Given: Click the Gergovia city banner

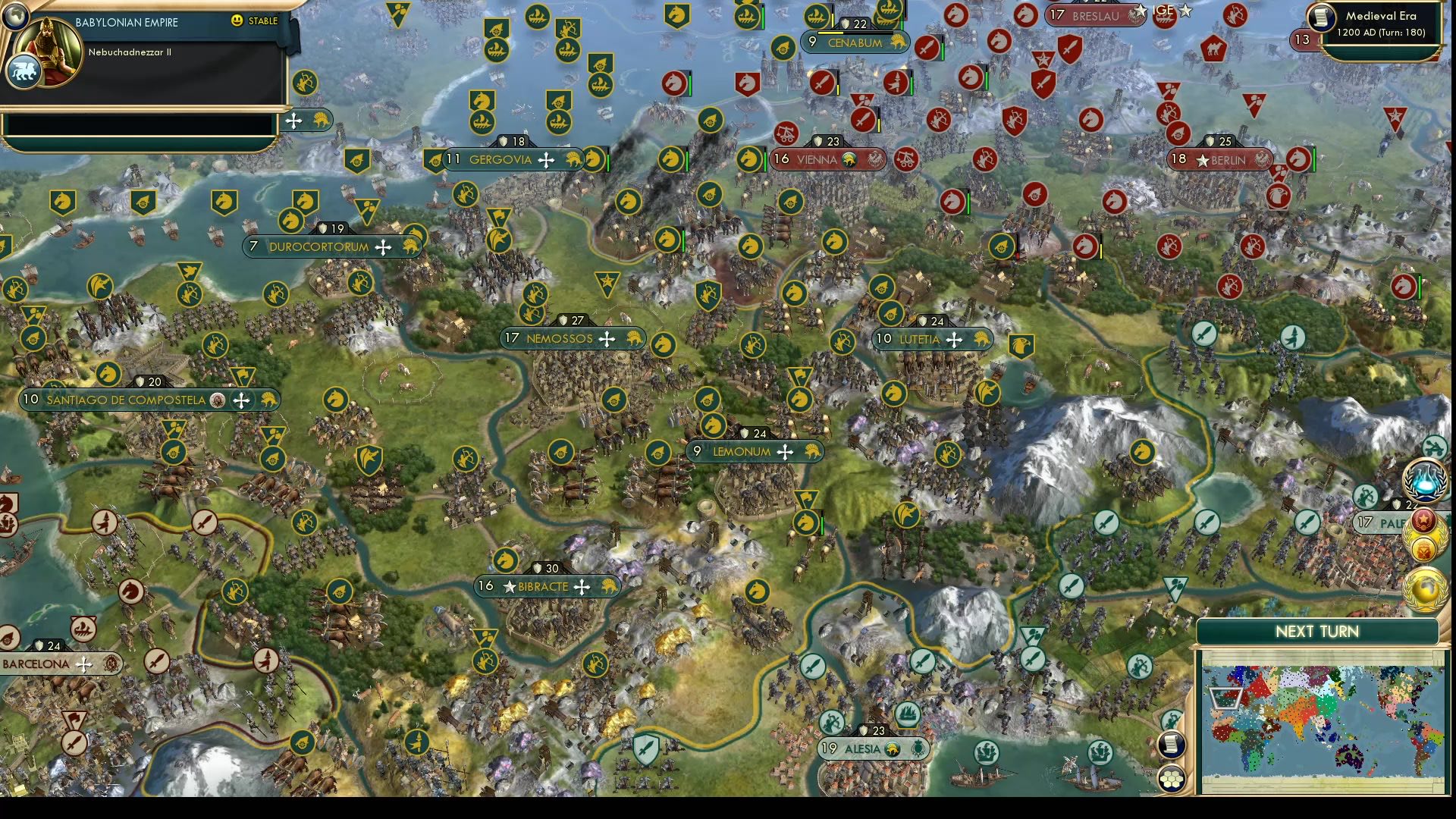Looking at the screenshot, I should (x=500, y=160).
